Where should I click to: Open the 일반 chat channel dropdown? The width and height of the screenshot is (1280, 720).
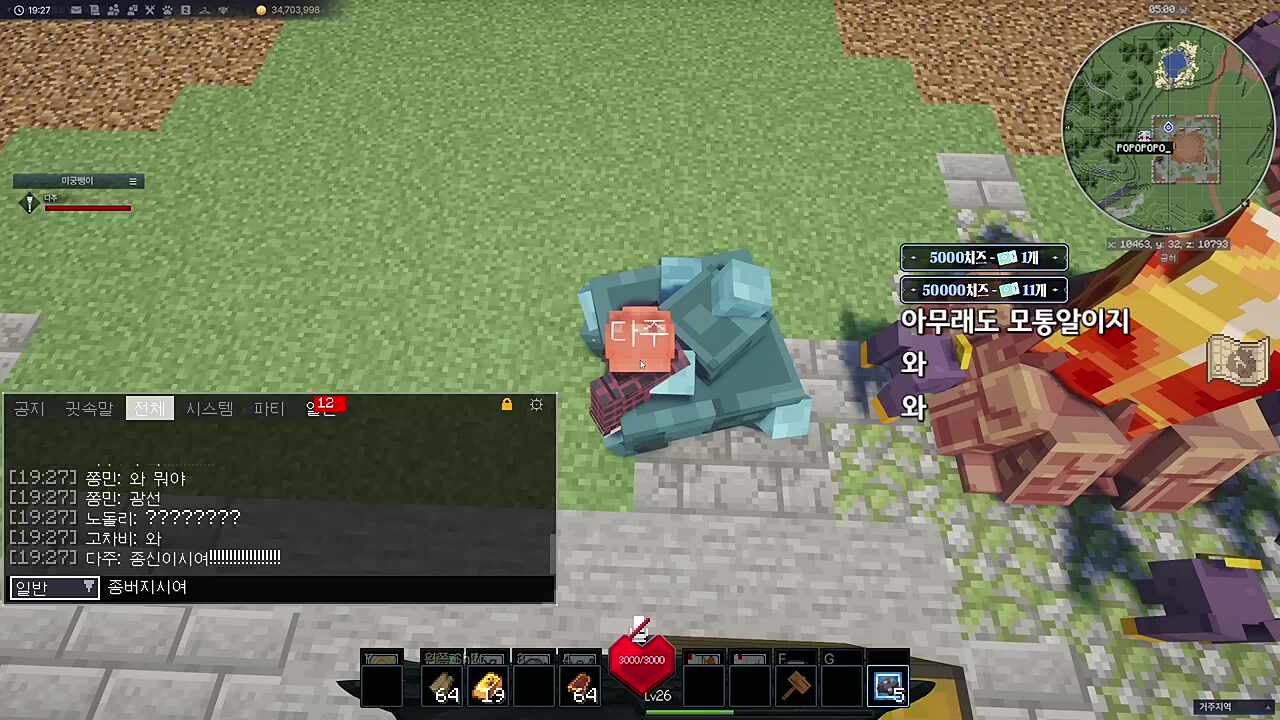pyautogui.click(x=54, y=587)
